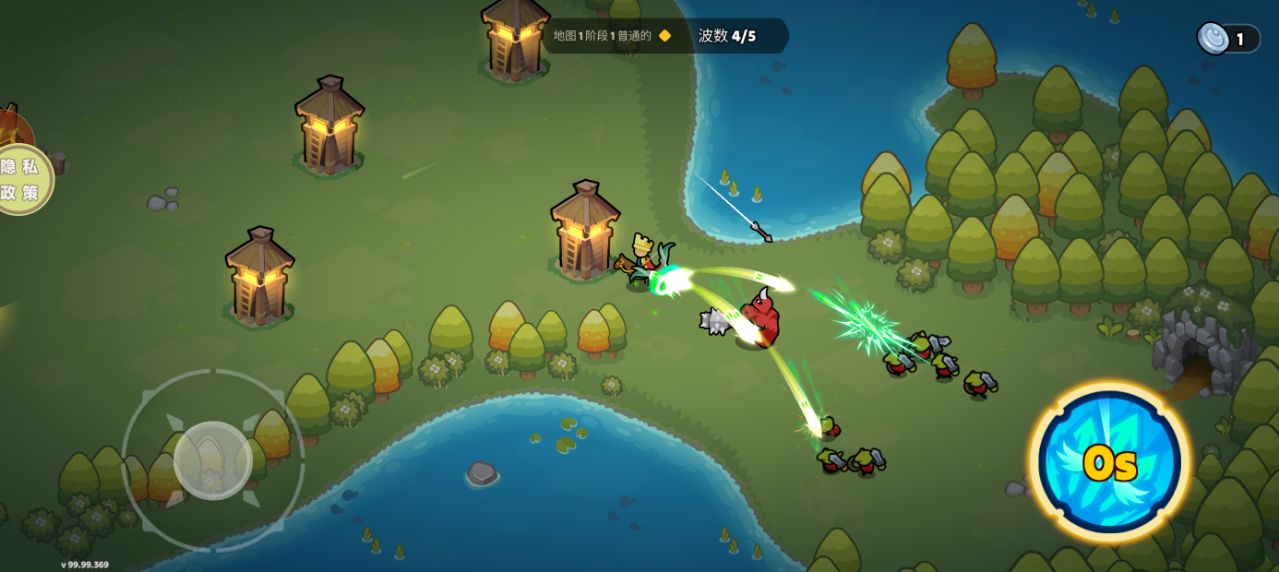Activate the blue skill button showing 0s

(x=1110, y=462)
